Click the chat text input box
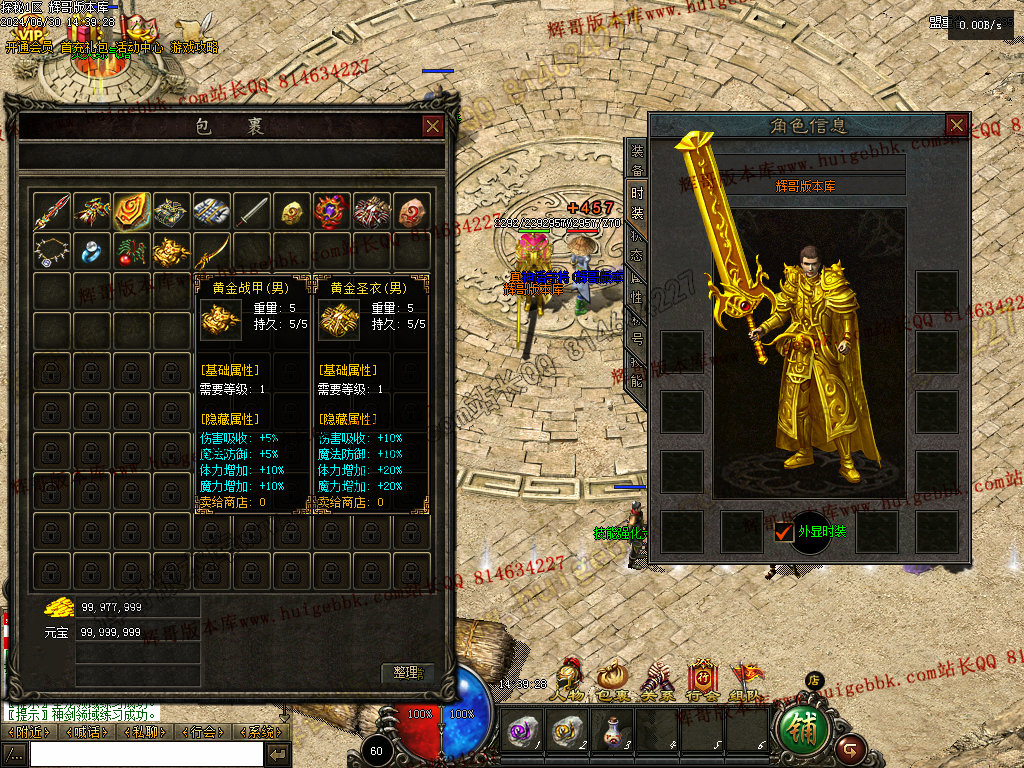This screenshot has height=768, width=1024. 146,754
